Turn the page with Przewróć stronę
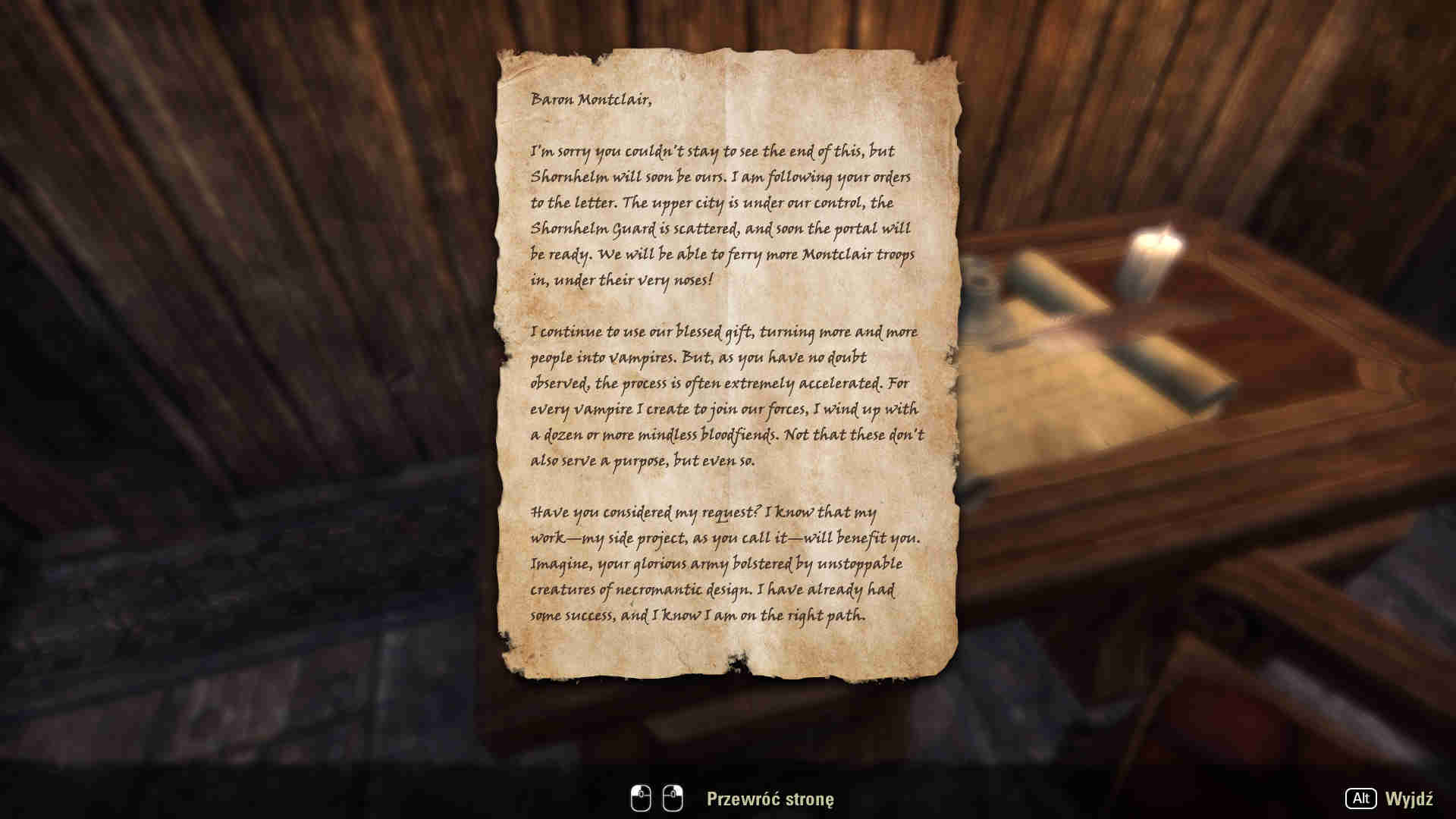Image resolution: width=1456 pixels, height=819 pixels. tap(769, 799)
